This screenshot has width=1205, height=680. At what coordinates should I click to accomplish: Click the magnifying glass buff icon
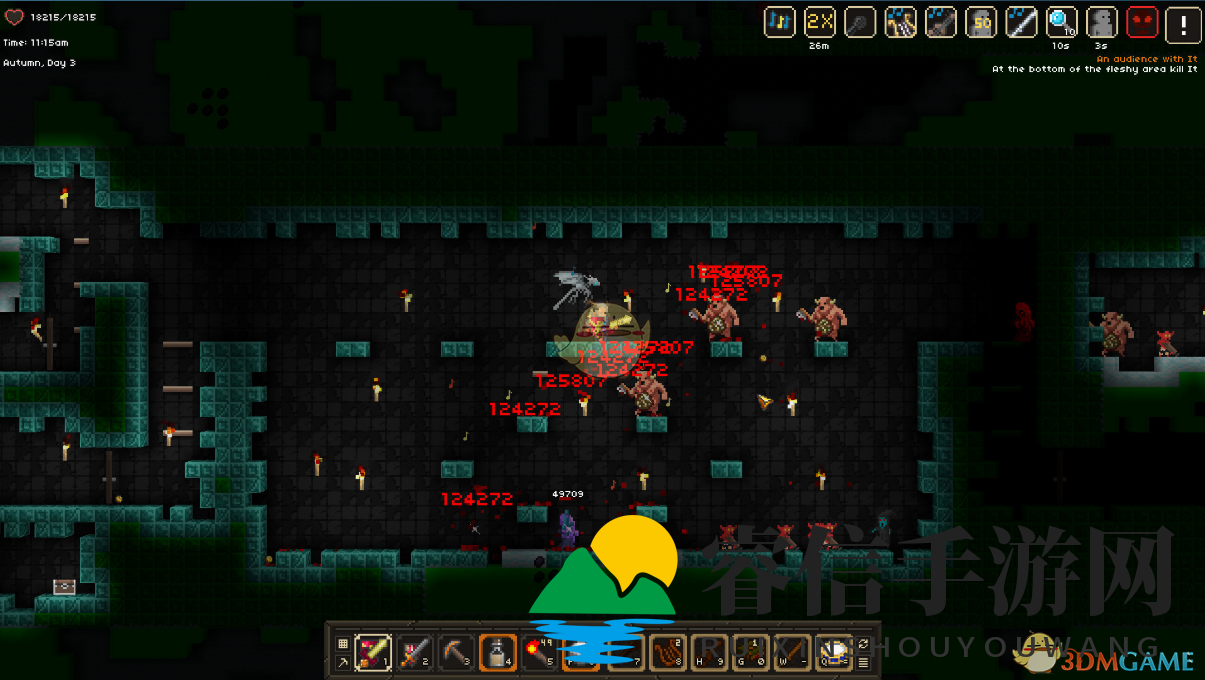click(1062, 22)
